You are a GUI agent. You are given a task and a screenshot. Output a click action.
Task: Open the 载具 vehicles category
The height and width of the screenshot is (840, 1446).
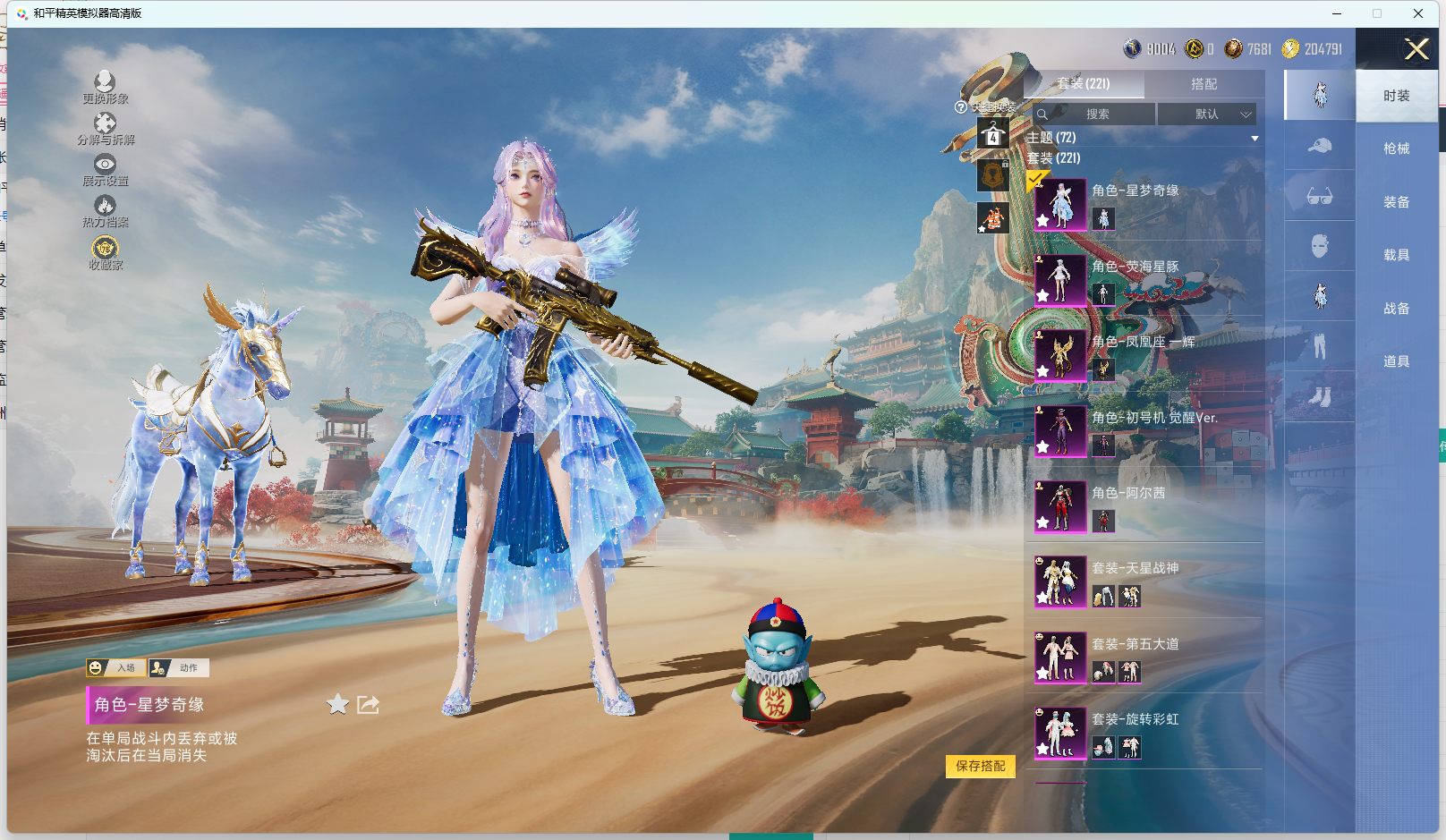[x=1396, y=255]
